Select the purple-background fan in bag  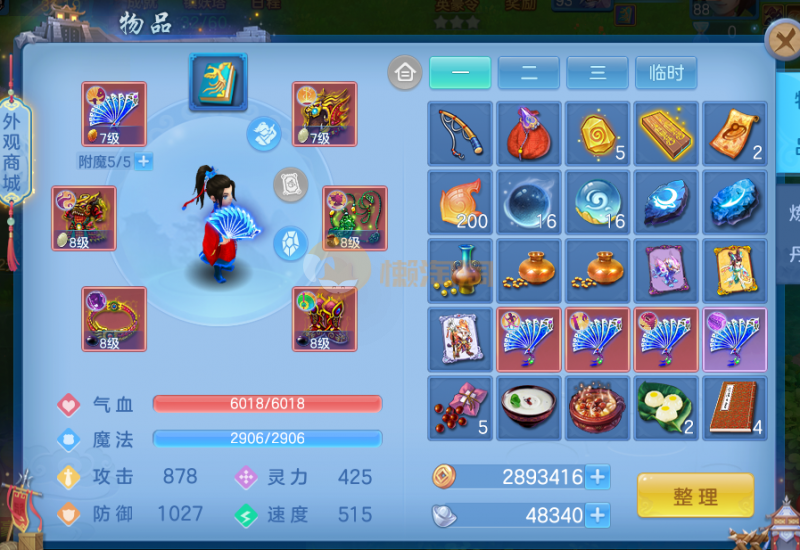pos(734,339)
